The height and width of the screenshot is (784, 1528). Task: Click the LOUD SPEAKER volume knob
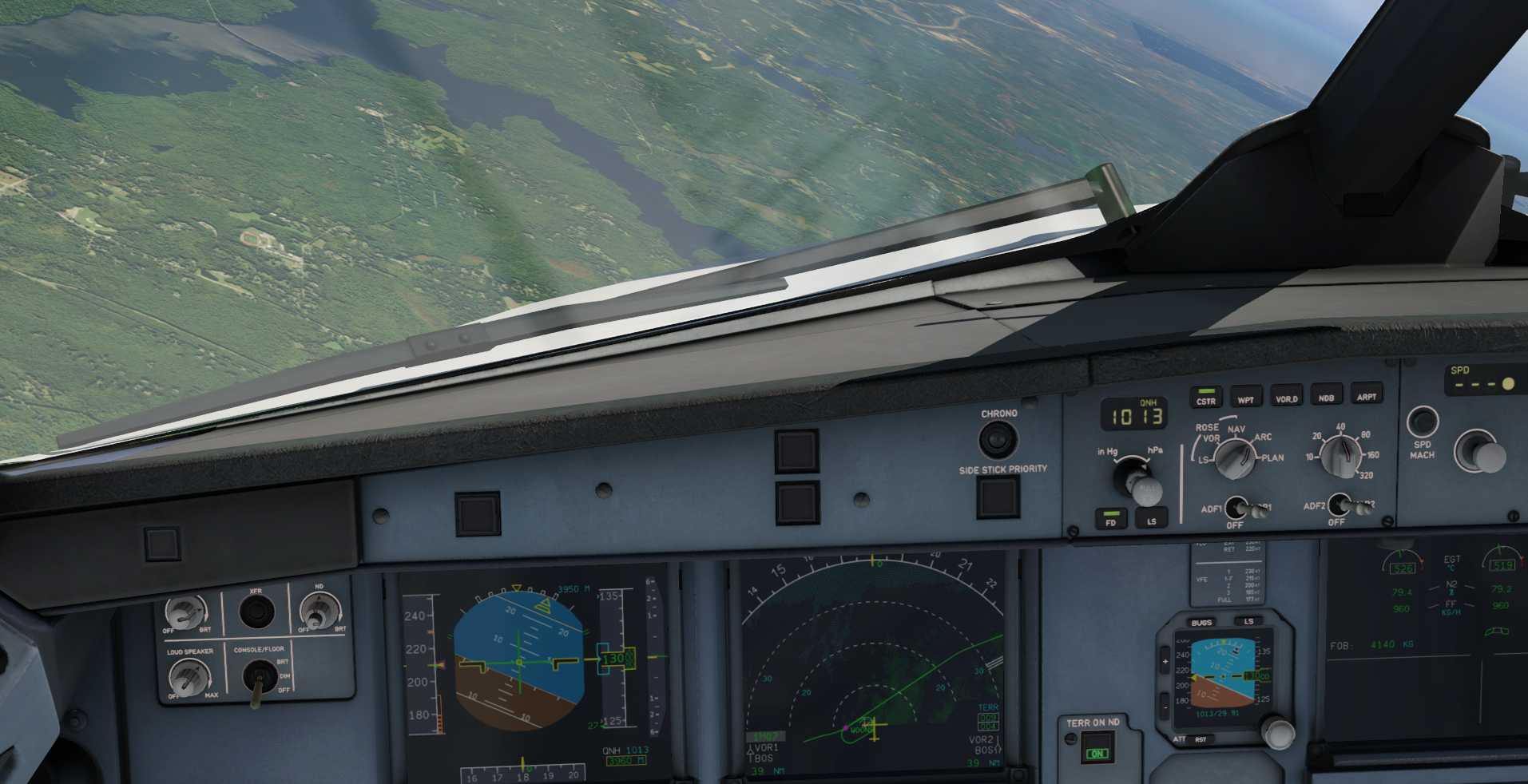tap(189, 679)
